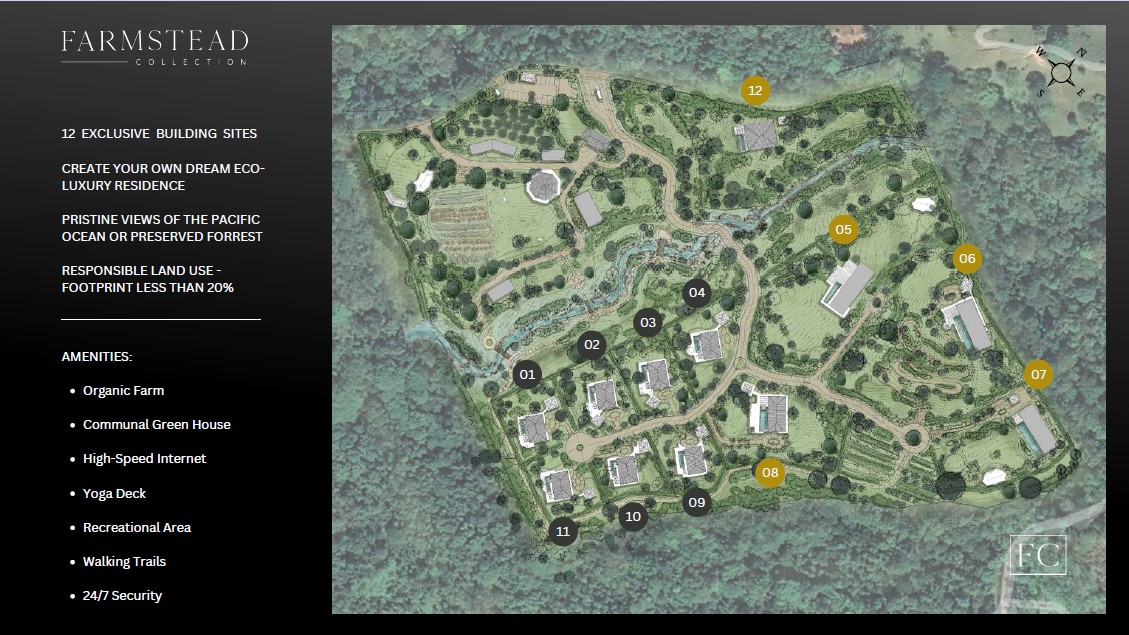Click the compass rose on the map
The height and width of the screenshot is (635, 1129).
coord(1062,72)
